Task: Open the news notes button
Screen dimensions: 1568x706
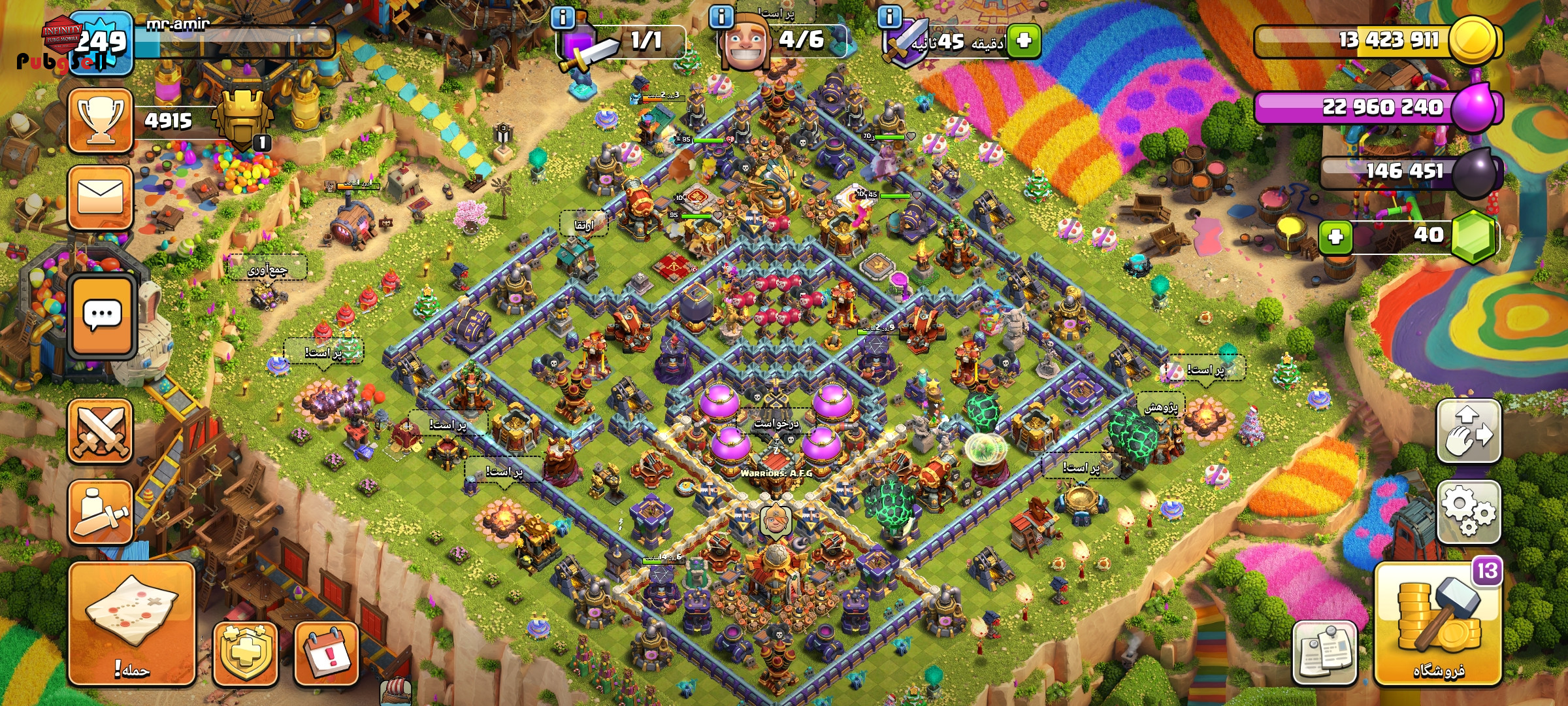Action: pos(1324,653)
